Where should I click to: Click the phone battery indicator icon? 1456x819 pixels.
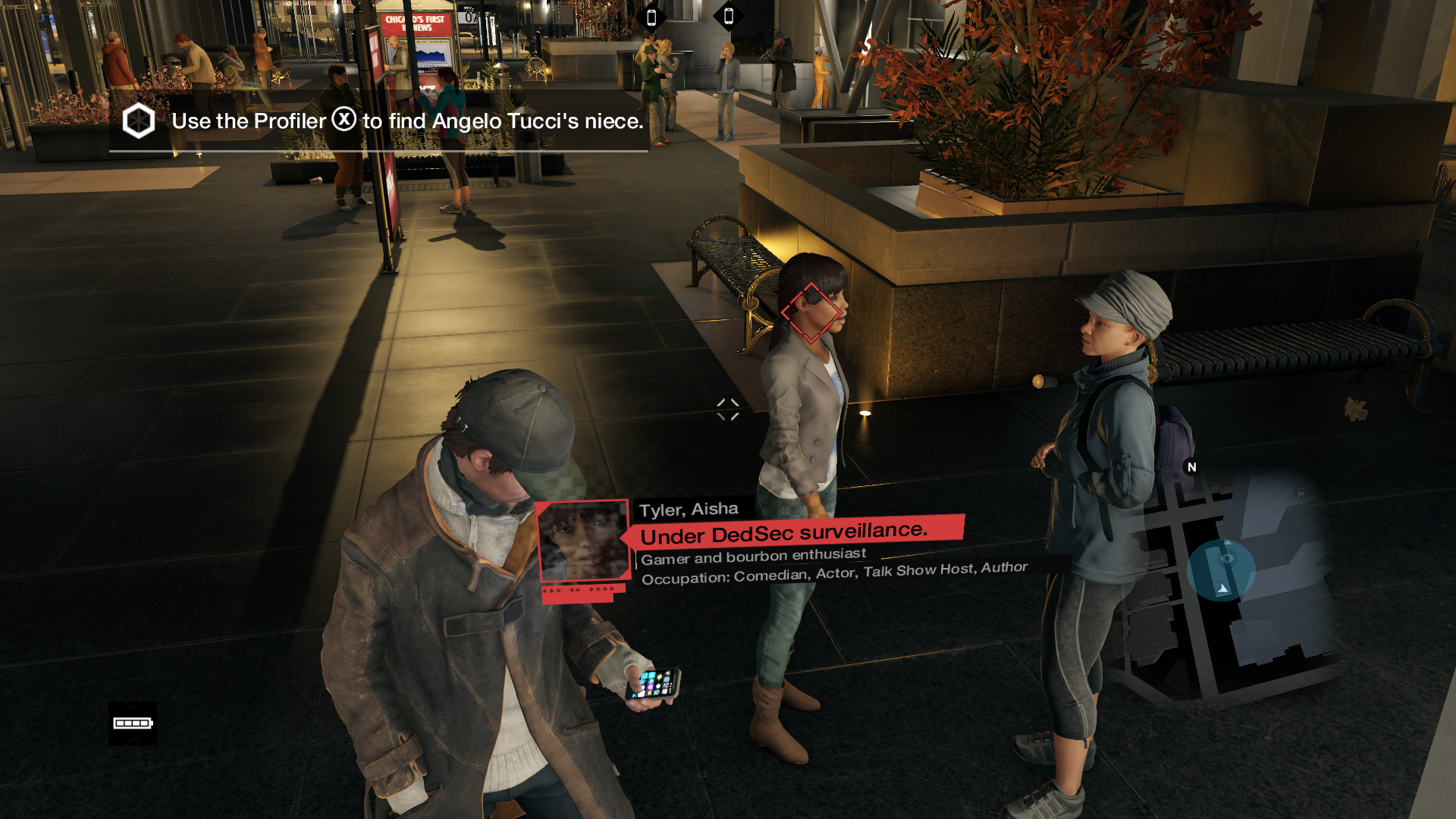(x=133, y=723)
